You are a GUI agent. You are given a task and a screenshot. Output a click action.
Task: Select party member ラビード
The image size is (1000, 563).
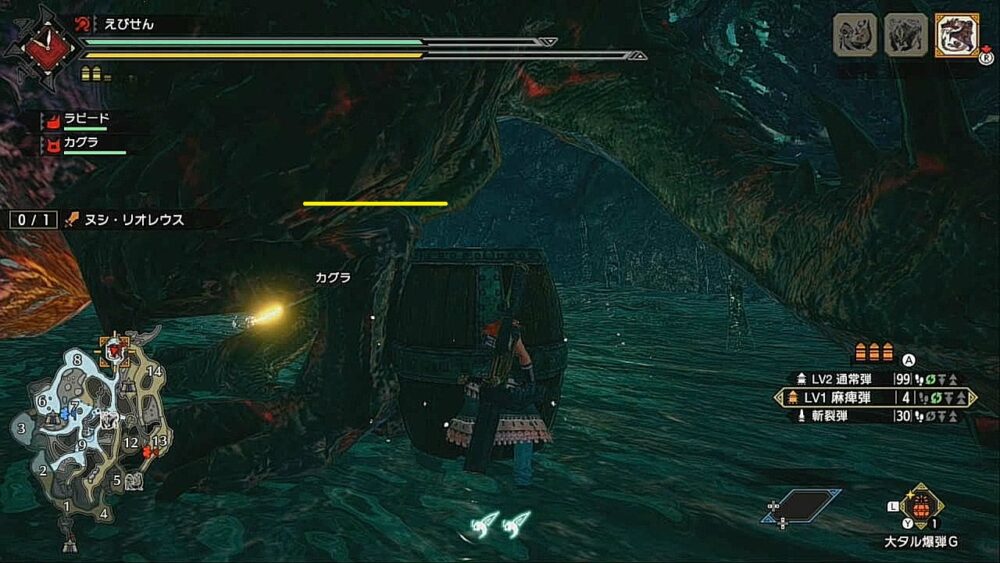pyautogui.click(x=85, y=119)
